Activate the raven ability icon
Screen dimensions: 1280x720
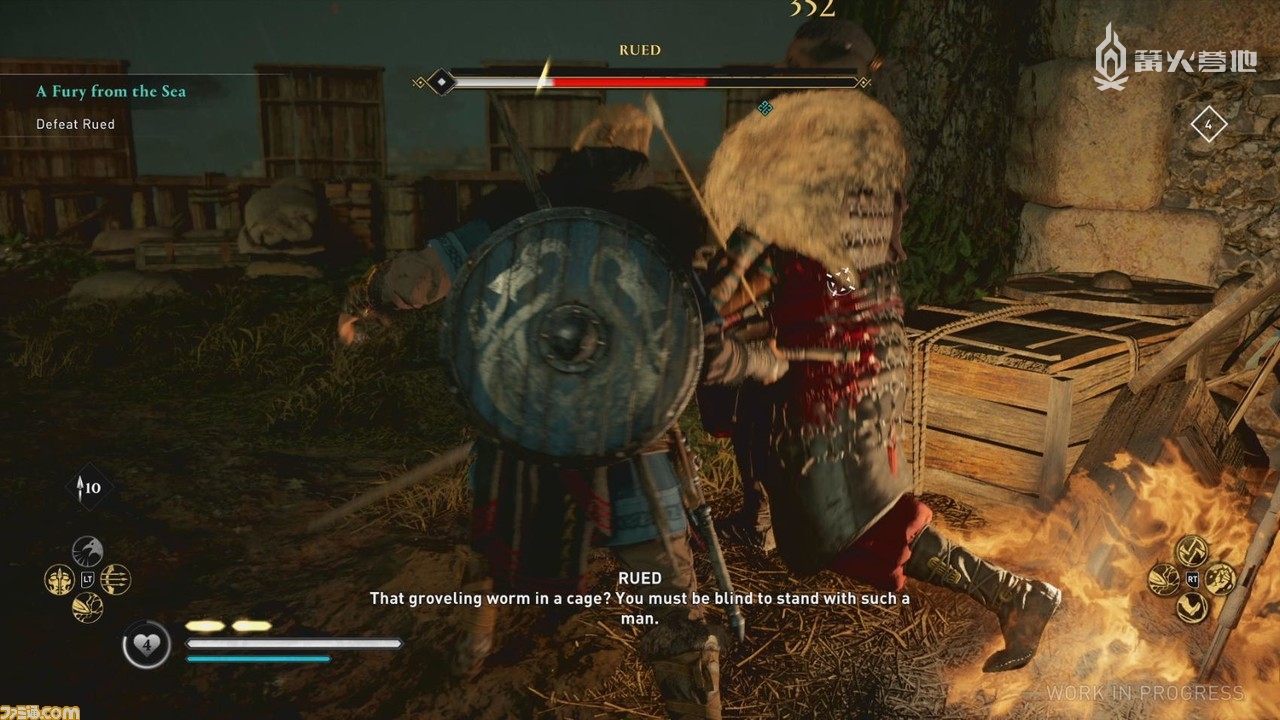(87, 551)
